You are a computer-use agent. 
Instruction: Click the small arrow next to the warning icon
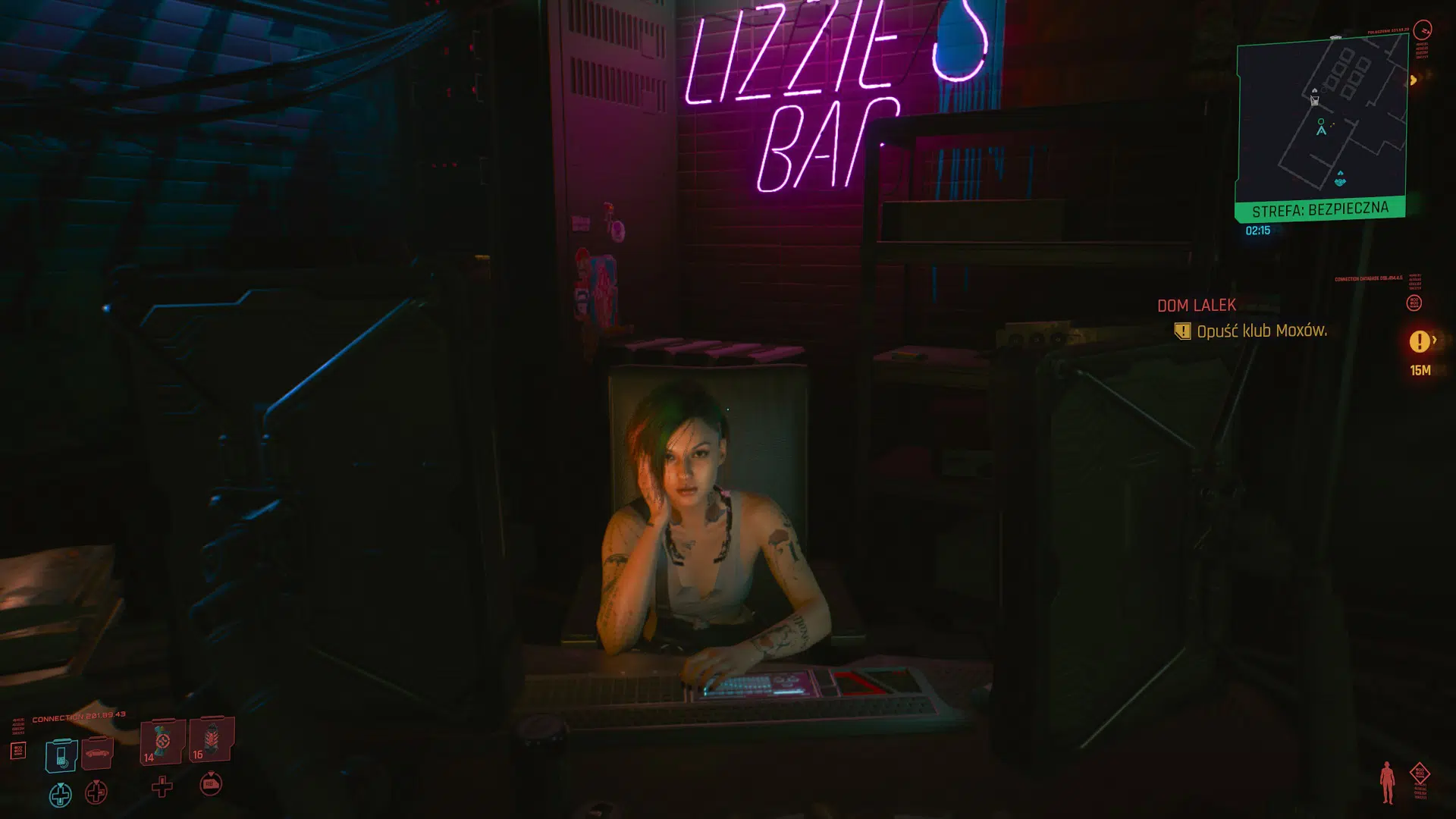pos(1436,340)
